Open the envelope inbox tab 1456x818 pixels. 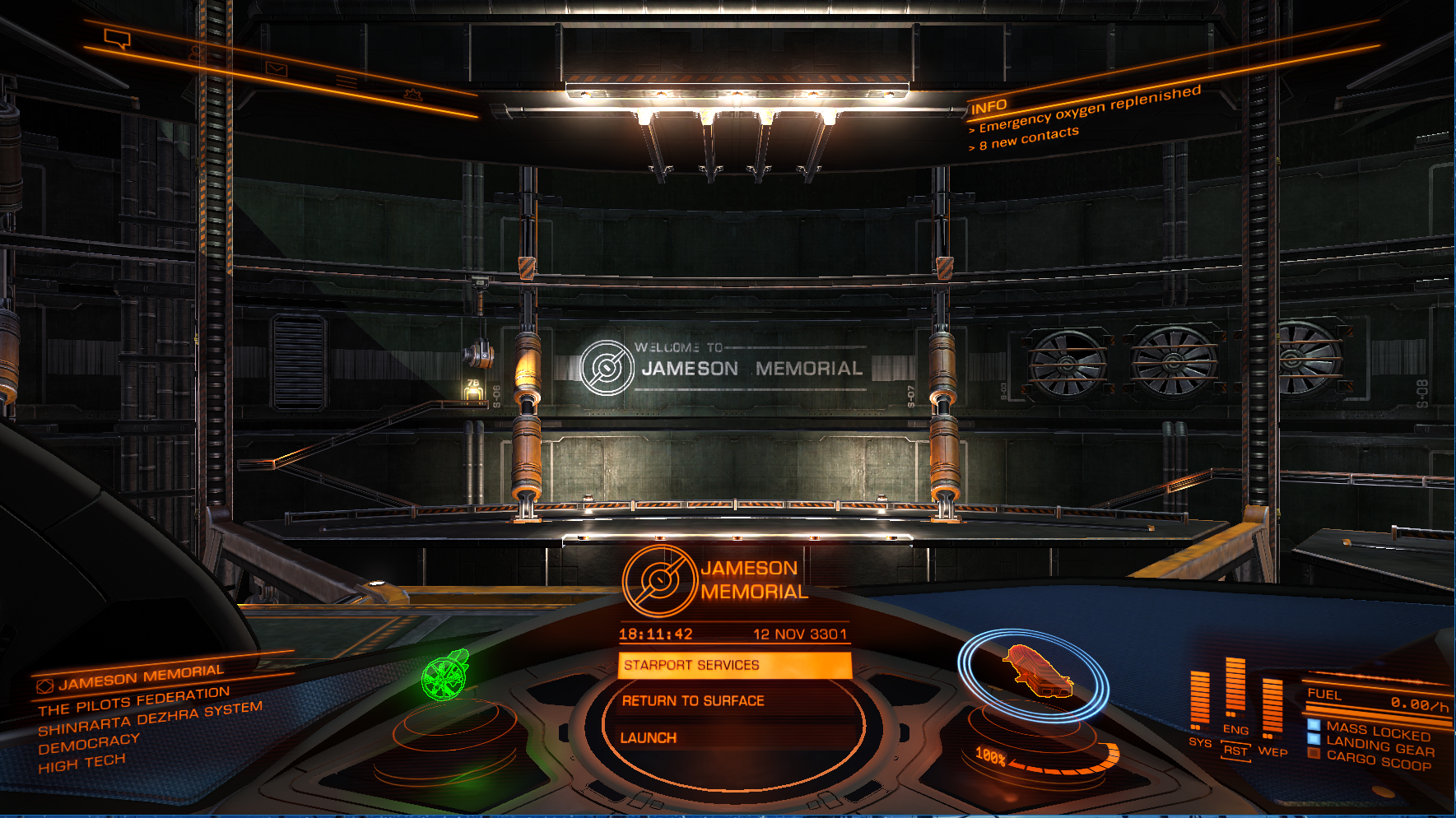[x=276, y=69]
